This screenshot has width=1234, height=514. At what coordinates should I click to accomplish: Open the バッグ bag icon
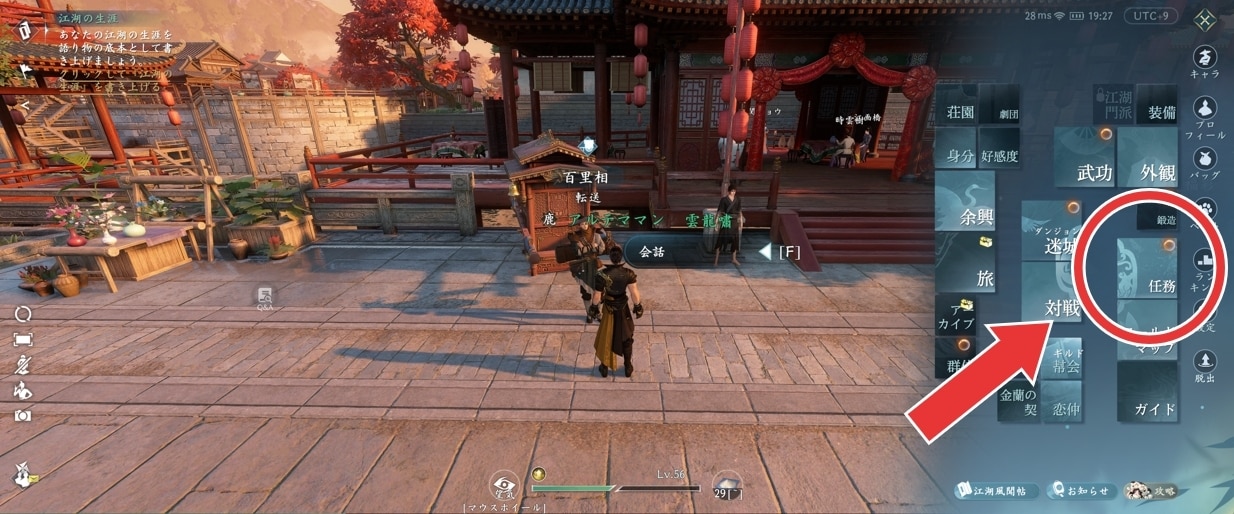pyautogui.click(x=1207, y=161)
